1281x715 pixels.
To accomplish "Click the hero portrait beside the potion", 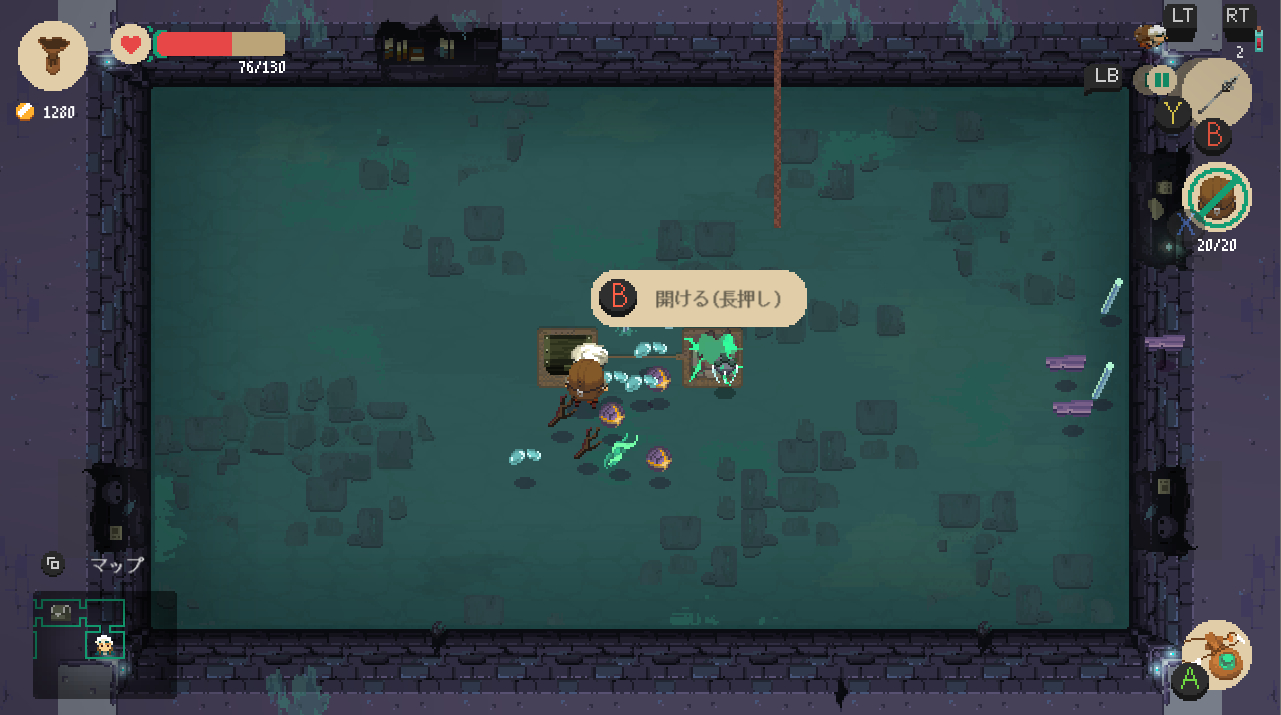I will coord(1151,37).
